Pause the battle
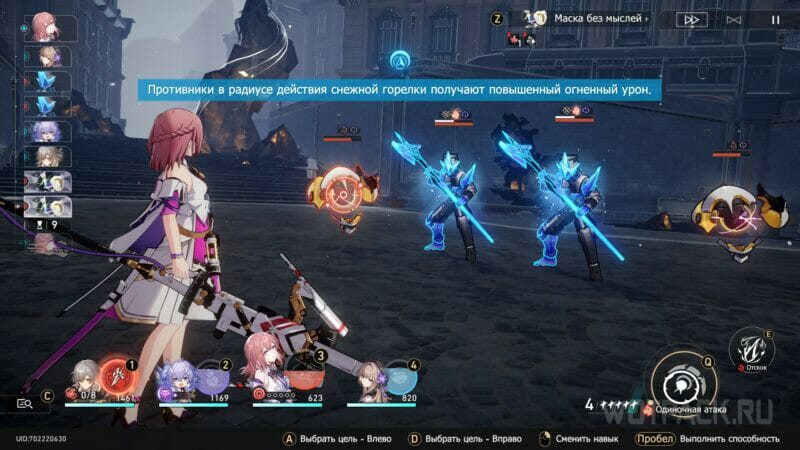The image size is (800, 450). coord(775,19)
